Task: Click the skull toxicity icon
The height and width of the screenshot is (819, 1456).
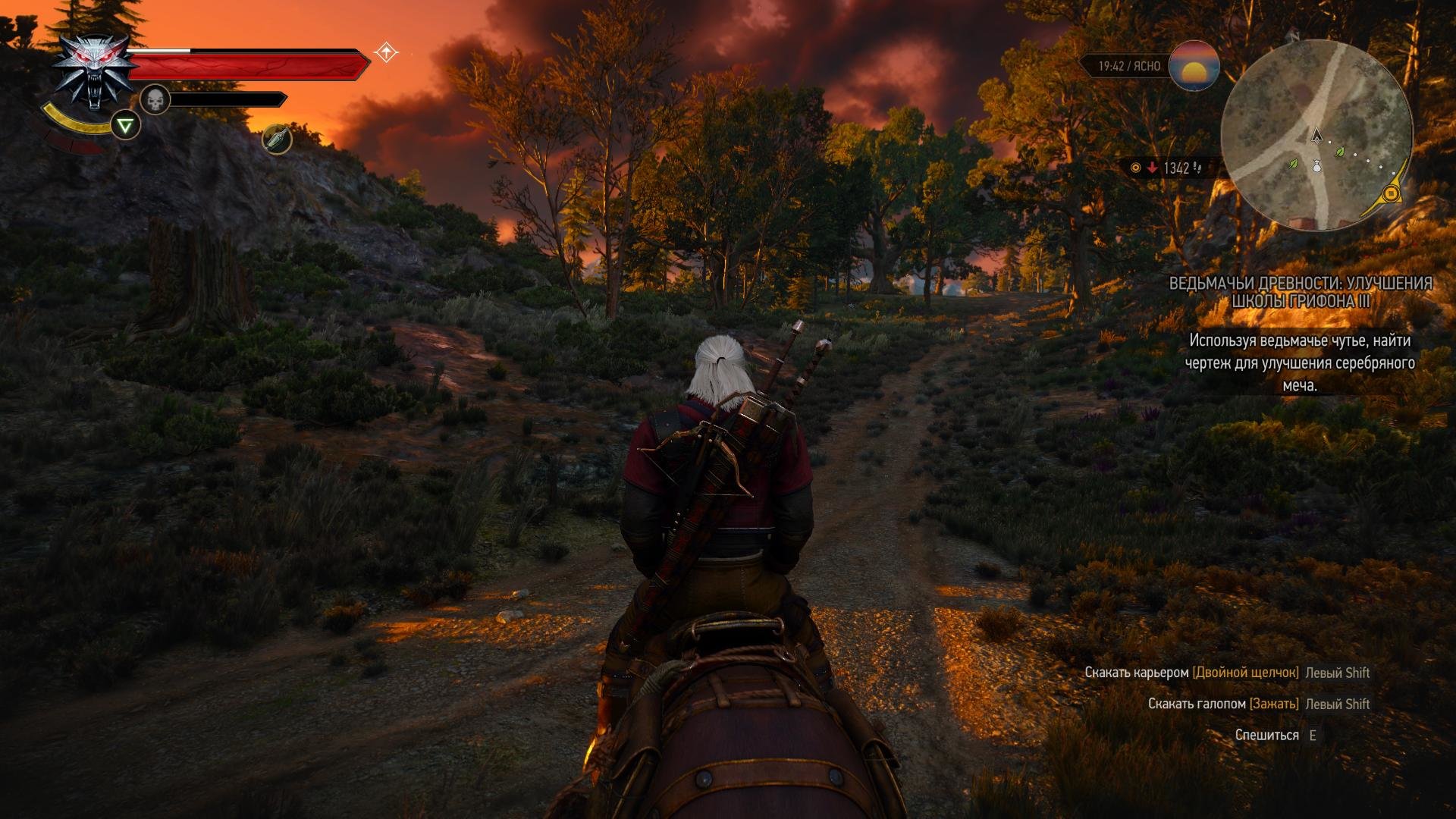Action: pos(155,99)
